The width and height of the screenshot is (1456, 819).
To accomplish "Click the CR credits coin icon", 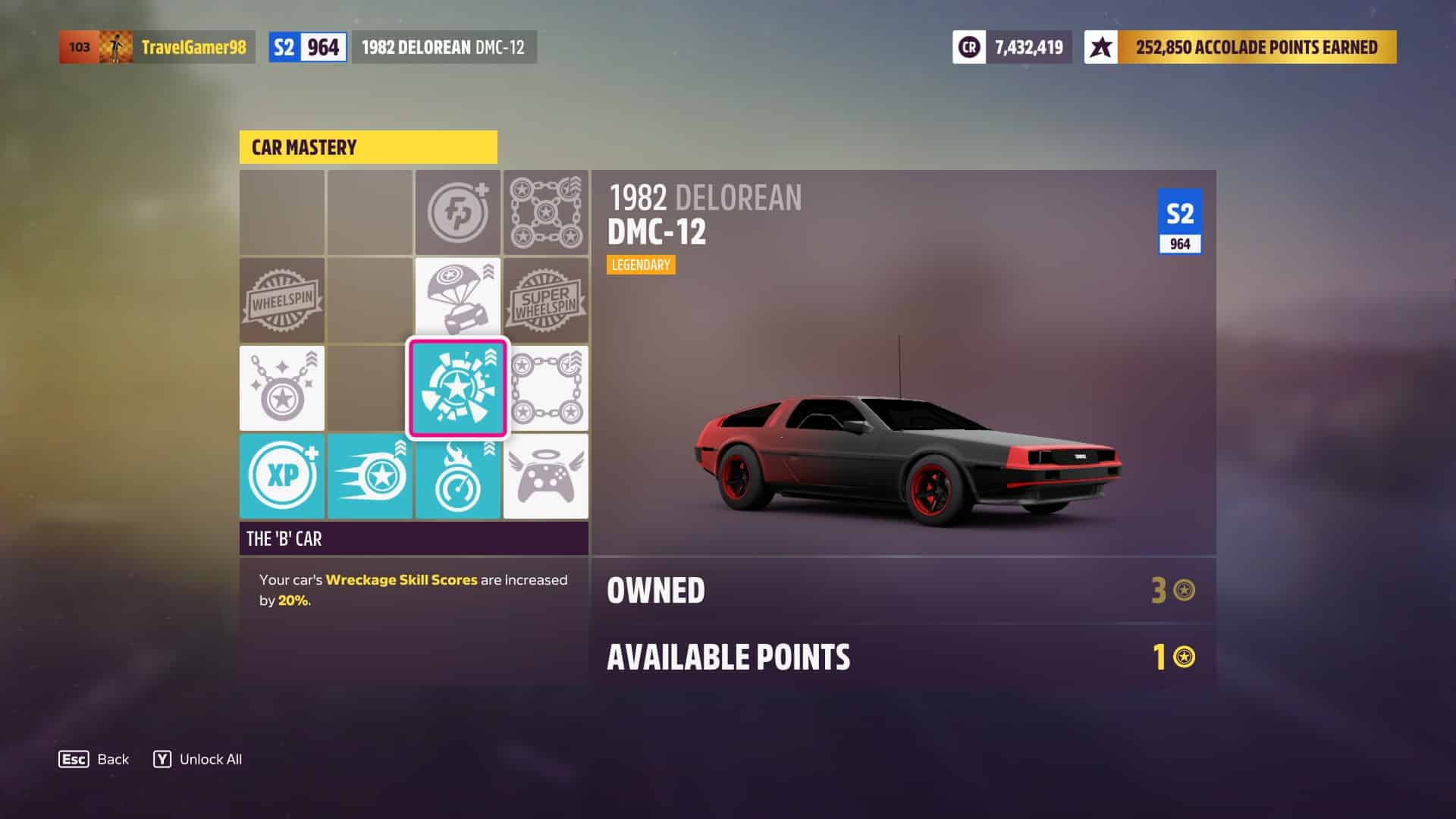I will tap(969, 46).
